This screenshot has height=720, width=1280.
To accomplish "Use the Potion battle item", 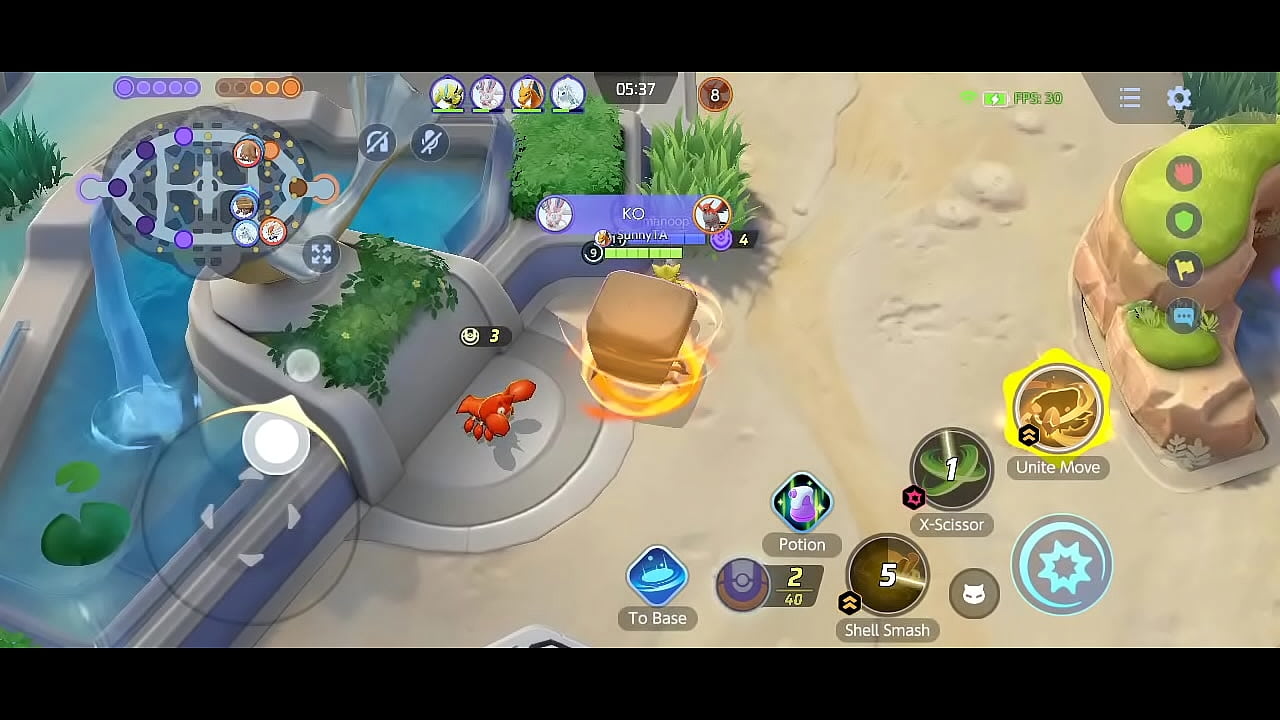I will (x=802, y=503).
